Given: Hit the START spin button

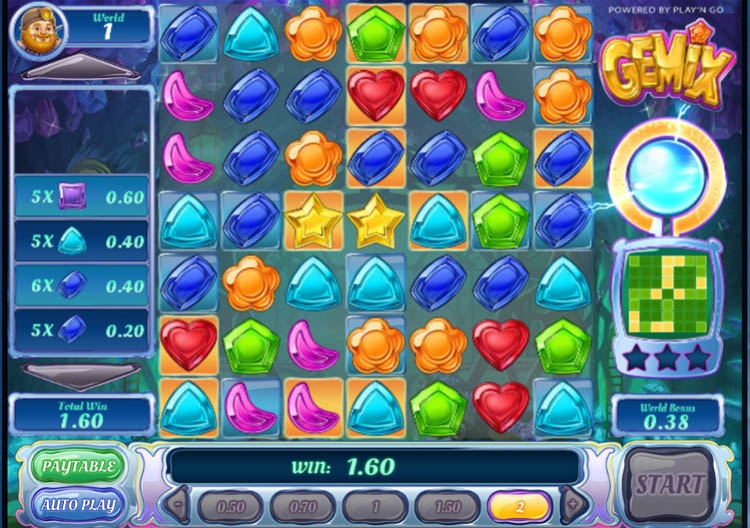Looking at the screenshot, I should tap(670, 484).
